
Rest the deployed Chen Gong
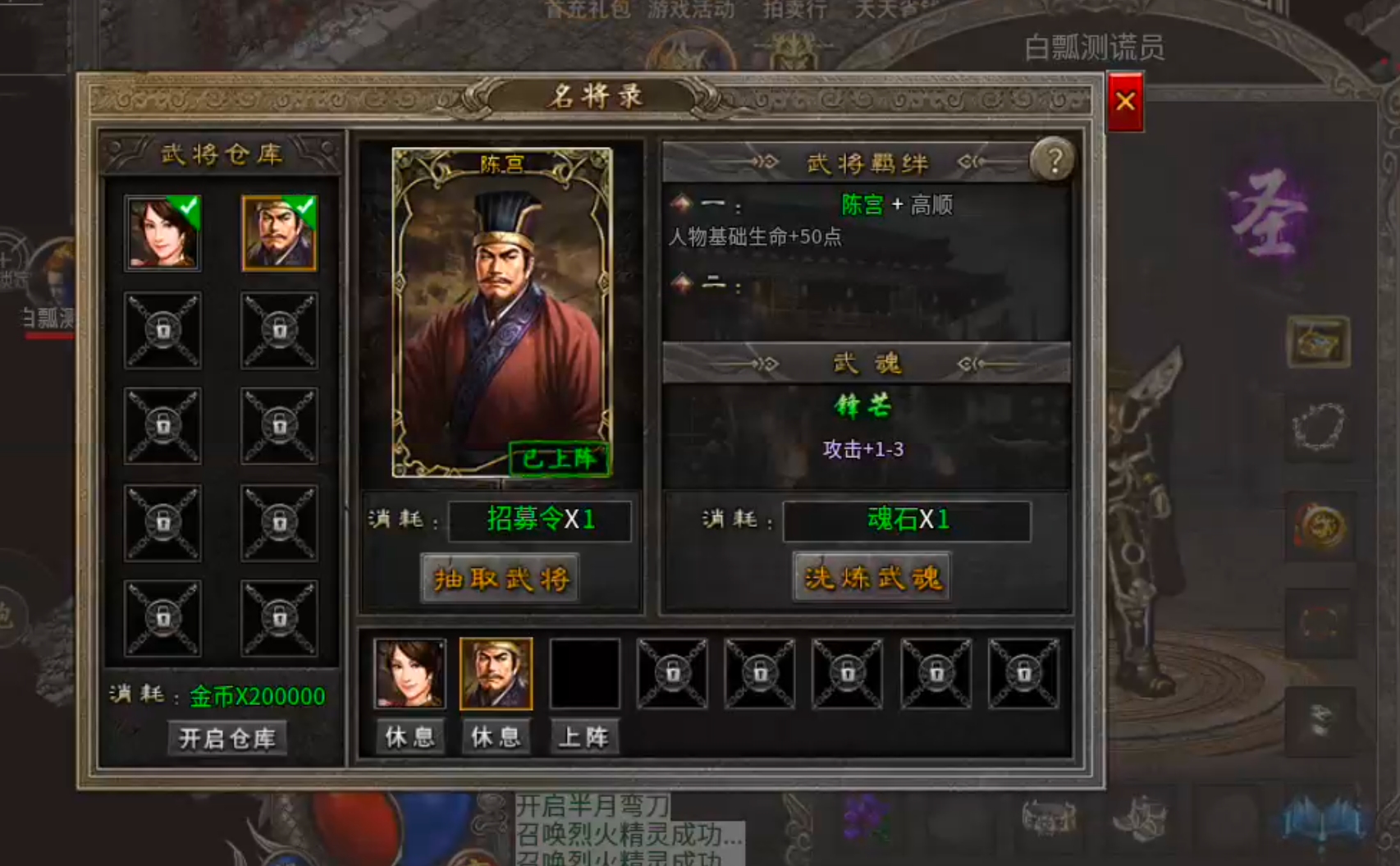pos(496,736)
